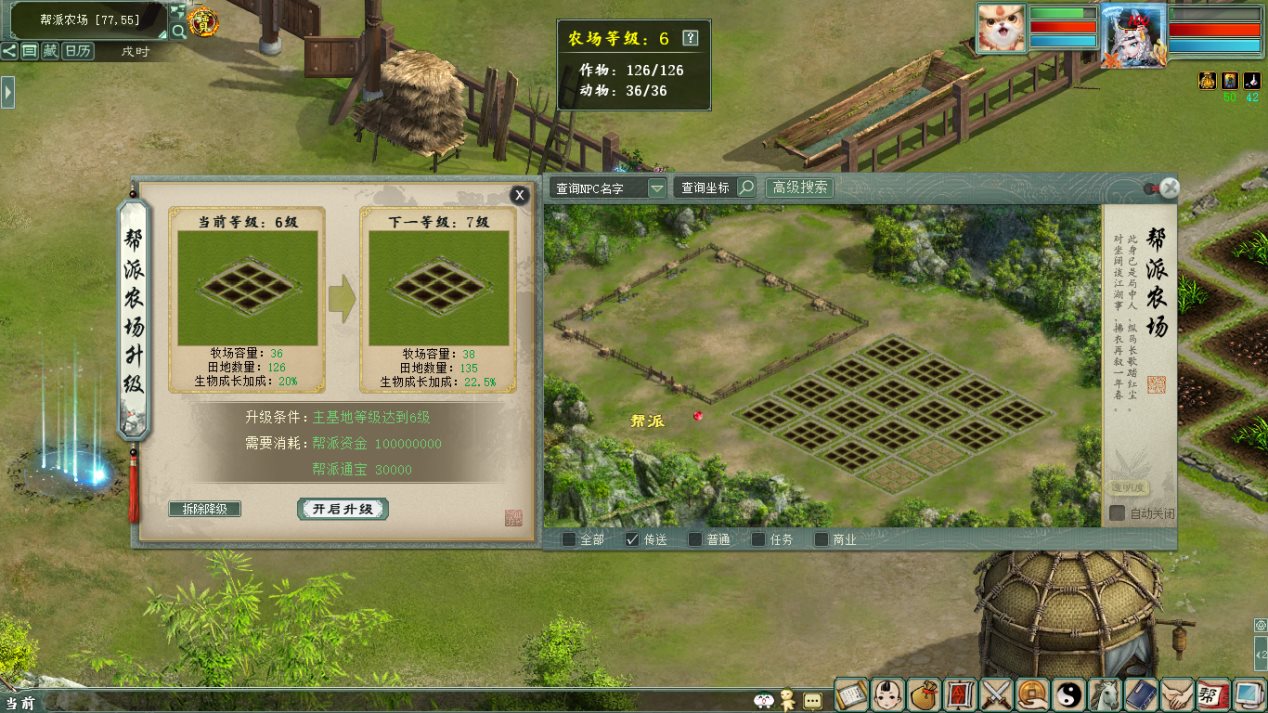Open the 帮 guild flag icon
This screenshot has height=713, width=1268.
(1213, 693)
